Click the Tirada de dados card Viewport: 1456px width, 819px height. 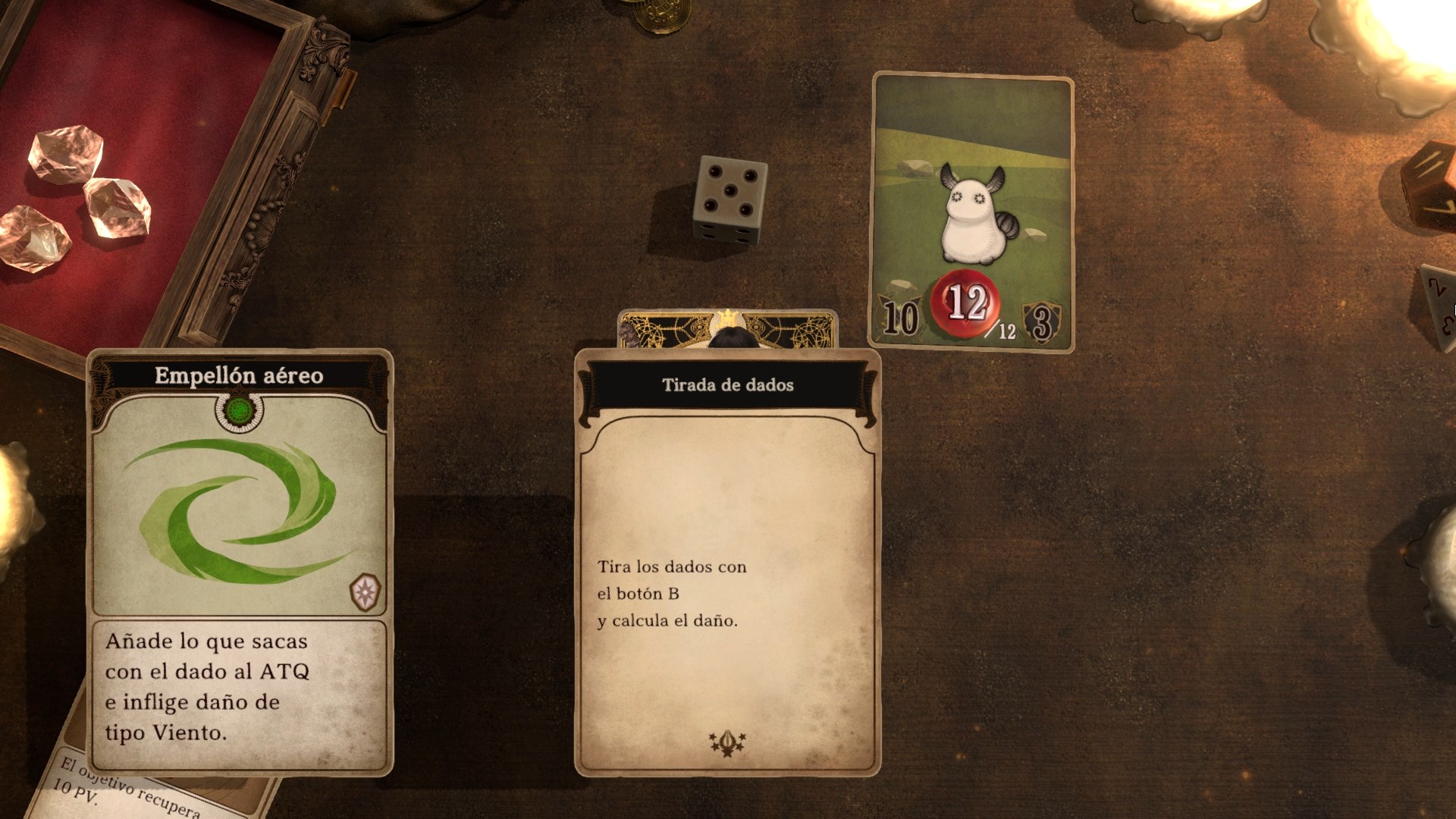tap(727, 561)
